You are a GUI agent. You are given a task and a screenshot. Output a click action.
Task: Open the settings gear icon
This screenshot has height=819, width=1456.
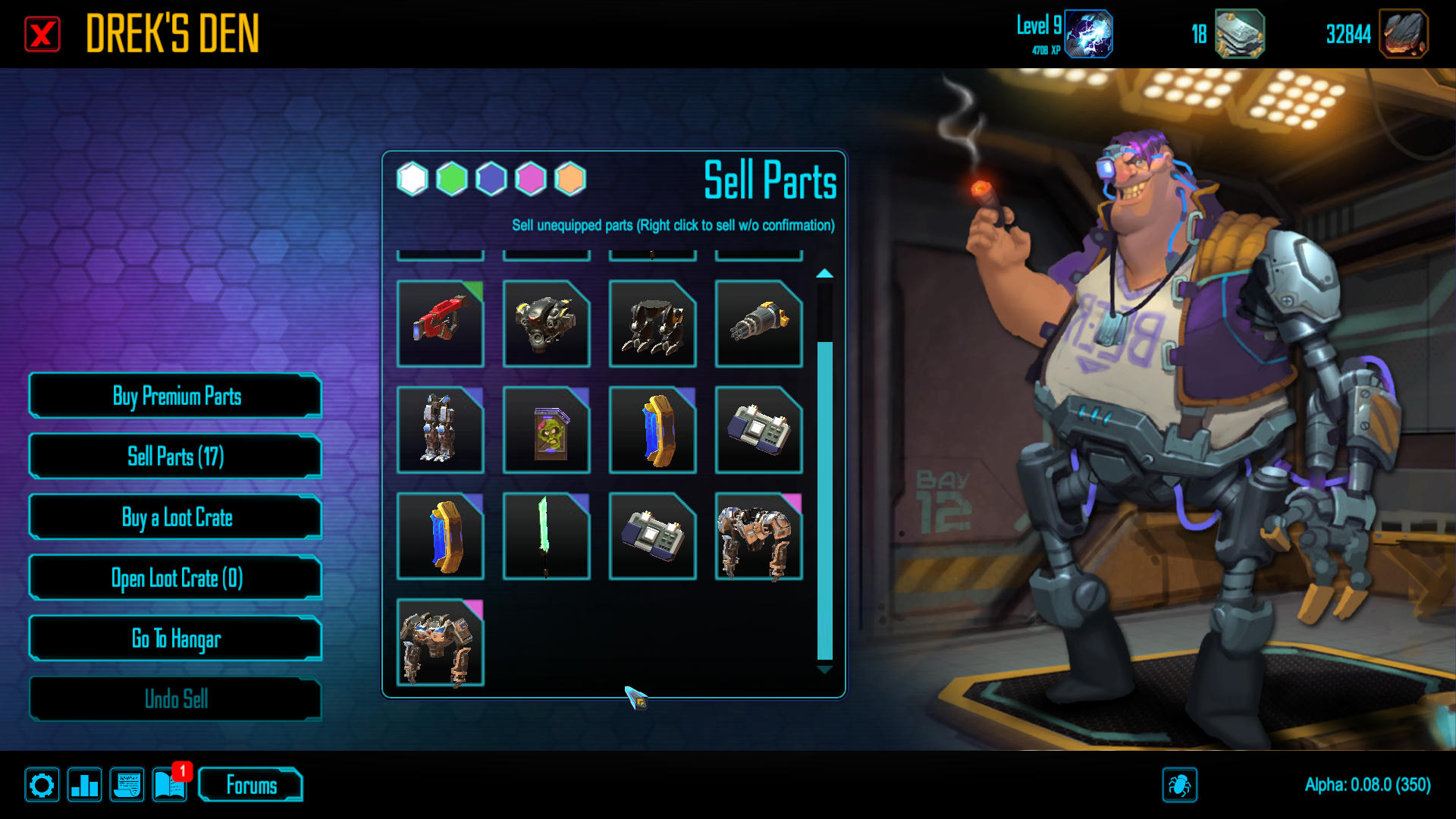pyautogui.click(x=42, y=785)
